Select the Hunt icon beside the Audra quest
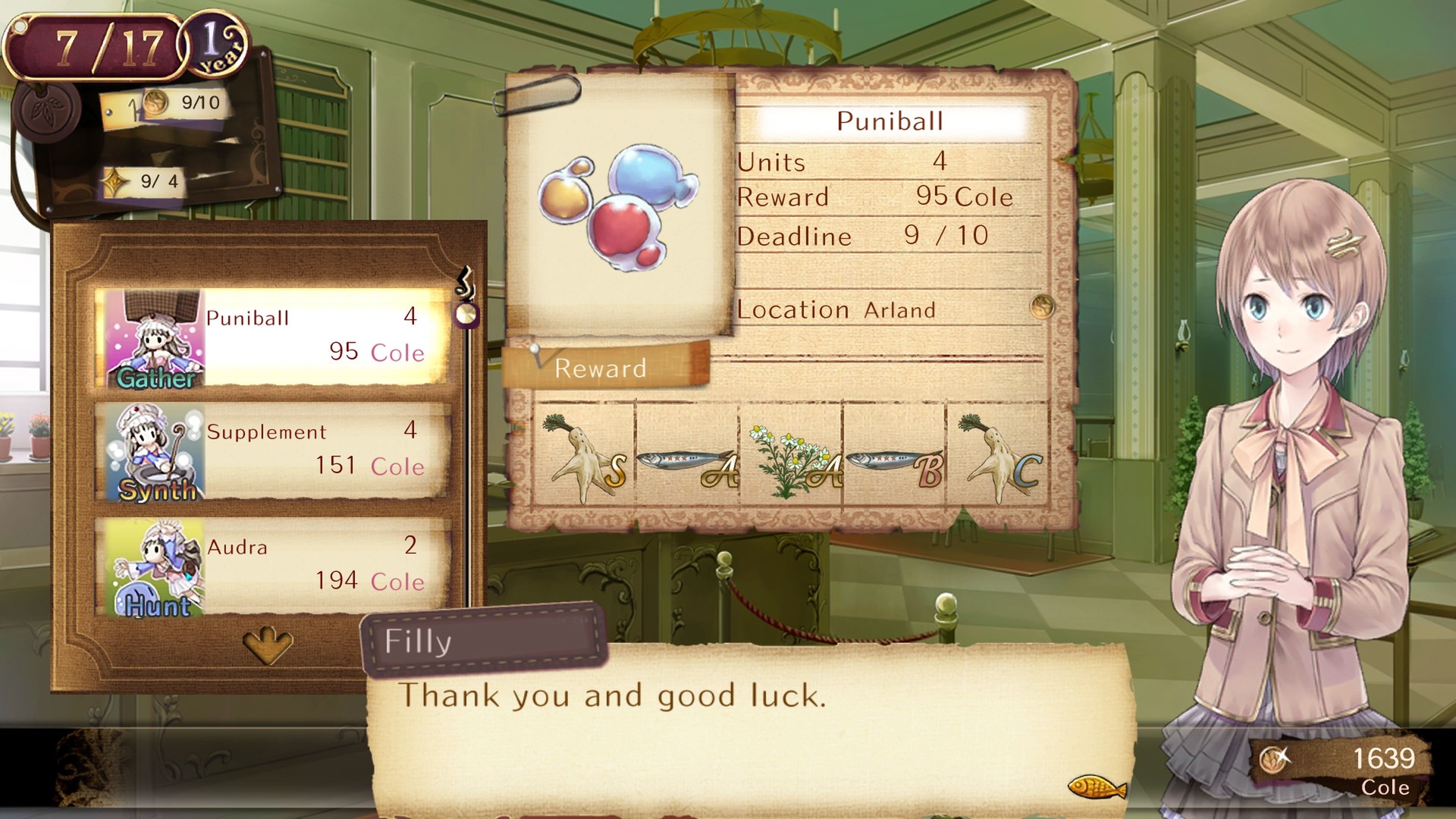 click(154, 563)
